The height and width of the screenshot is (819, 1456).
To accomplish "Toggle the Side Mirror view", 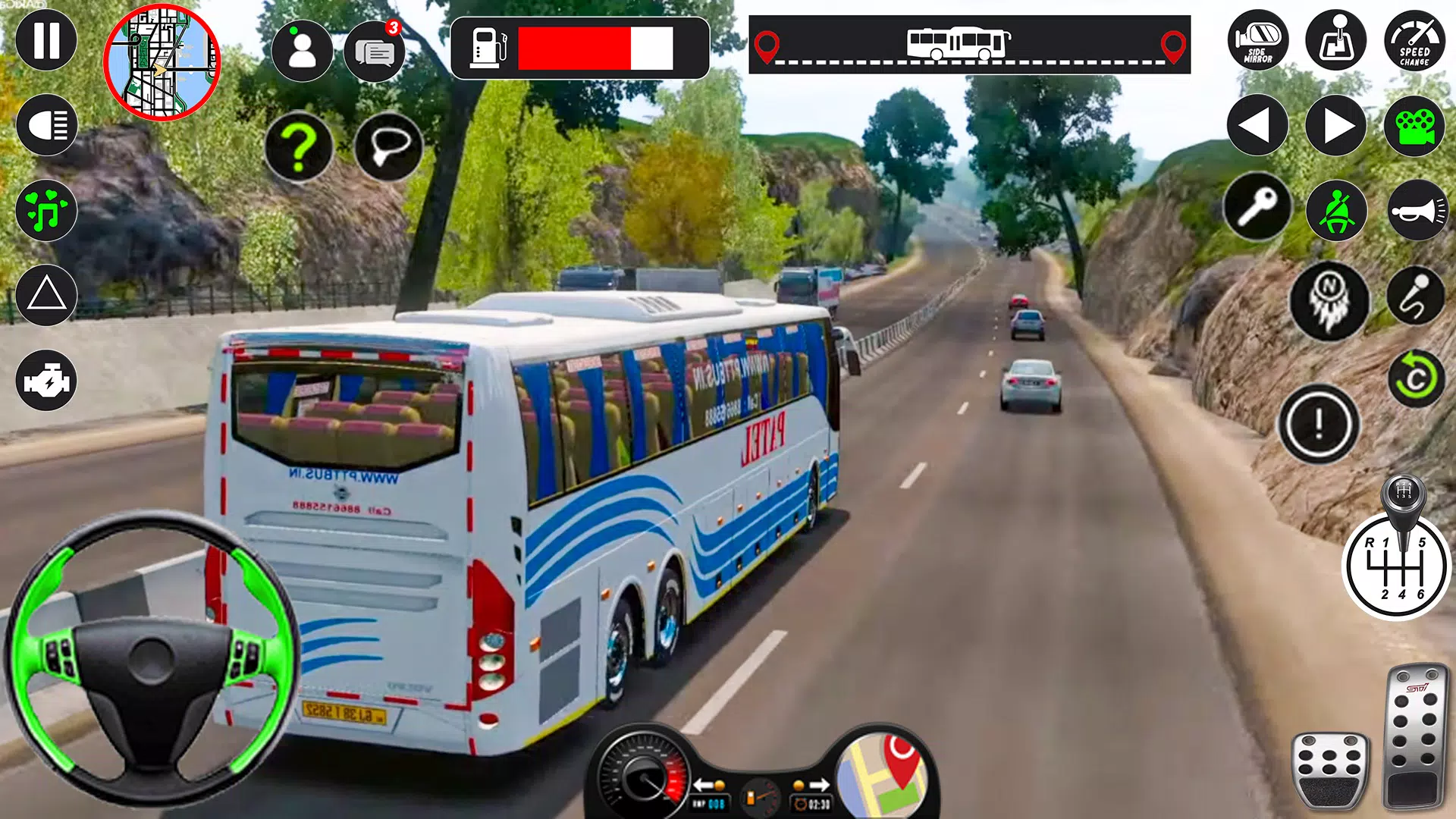I will coord(1257,40).
